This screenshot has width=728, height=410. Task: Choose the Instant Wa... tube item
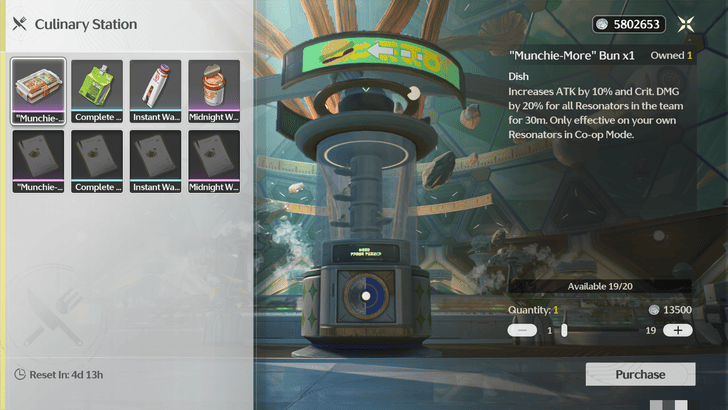click(155, 90)
